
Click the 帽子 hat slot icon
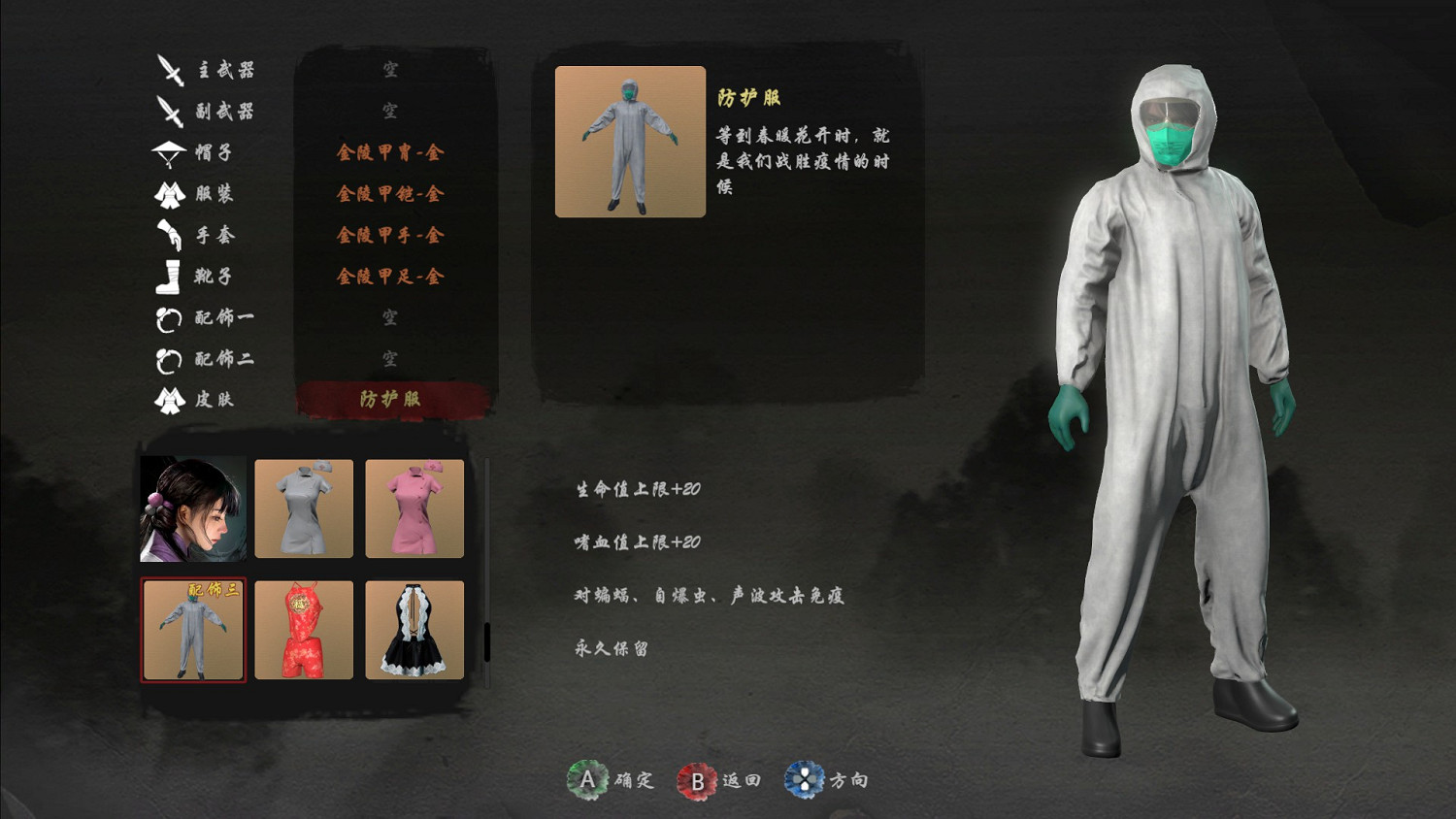(171, 151)
